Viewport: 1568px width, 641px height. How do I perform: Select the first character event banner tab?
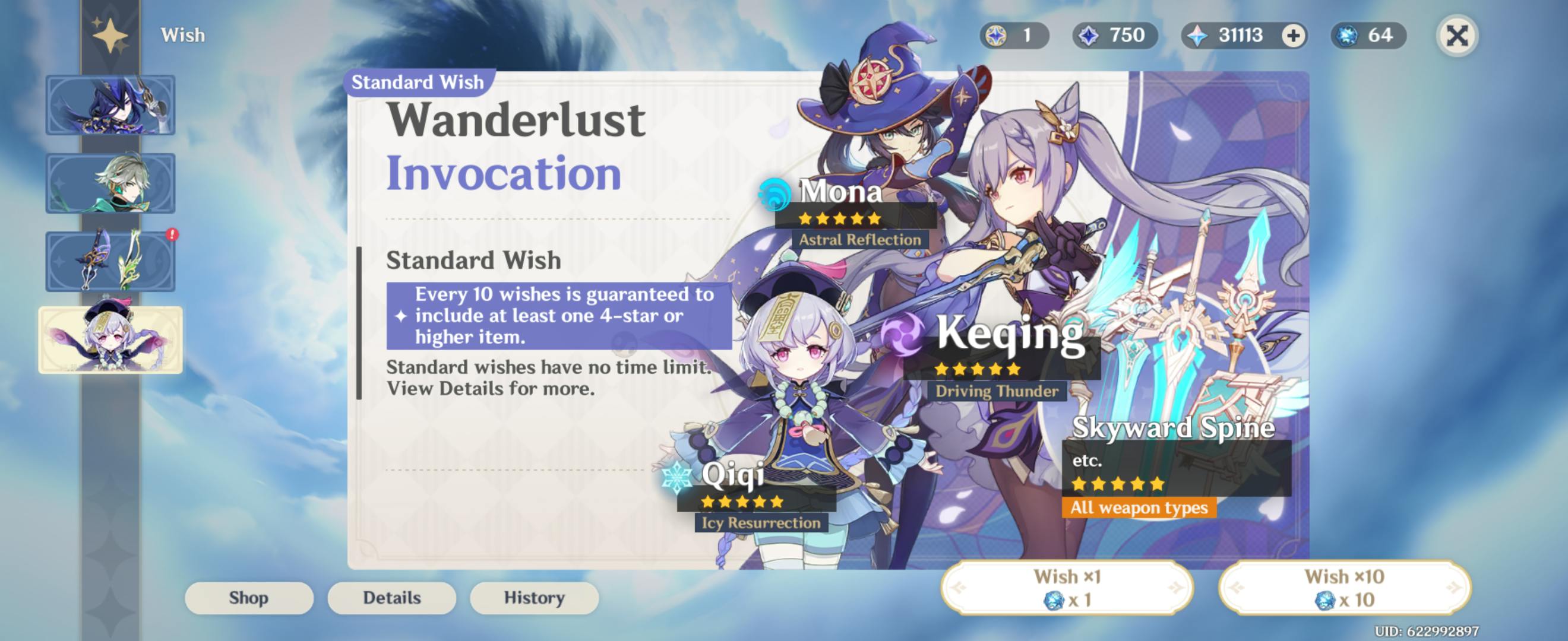(110, 104)
